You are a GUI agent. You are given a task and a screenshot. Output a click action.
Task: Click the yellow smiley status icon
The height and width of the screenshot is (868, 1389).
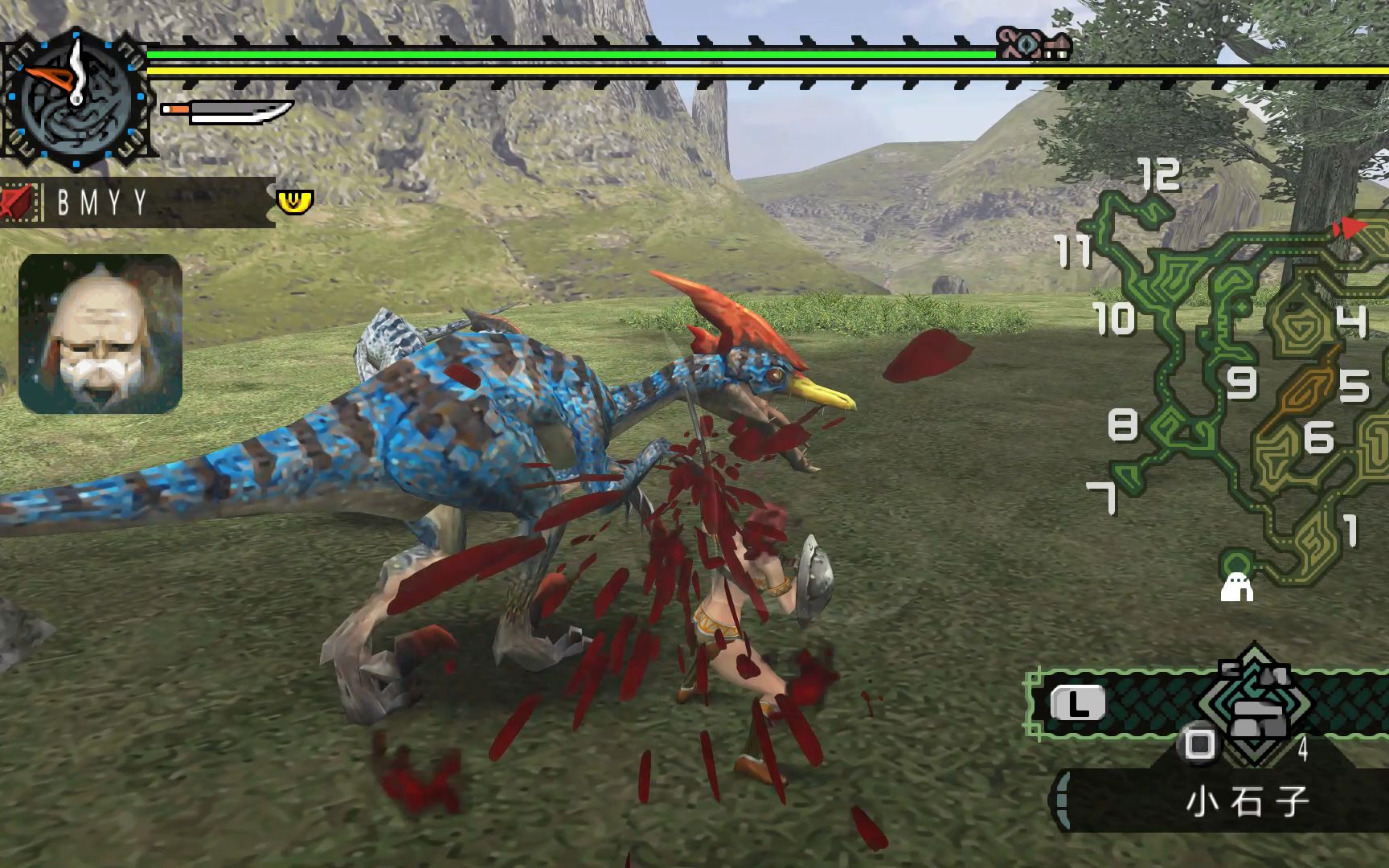pos(294,201)
